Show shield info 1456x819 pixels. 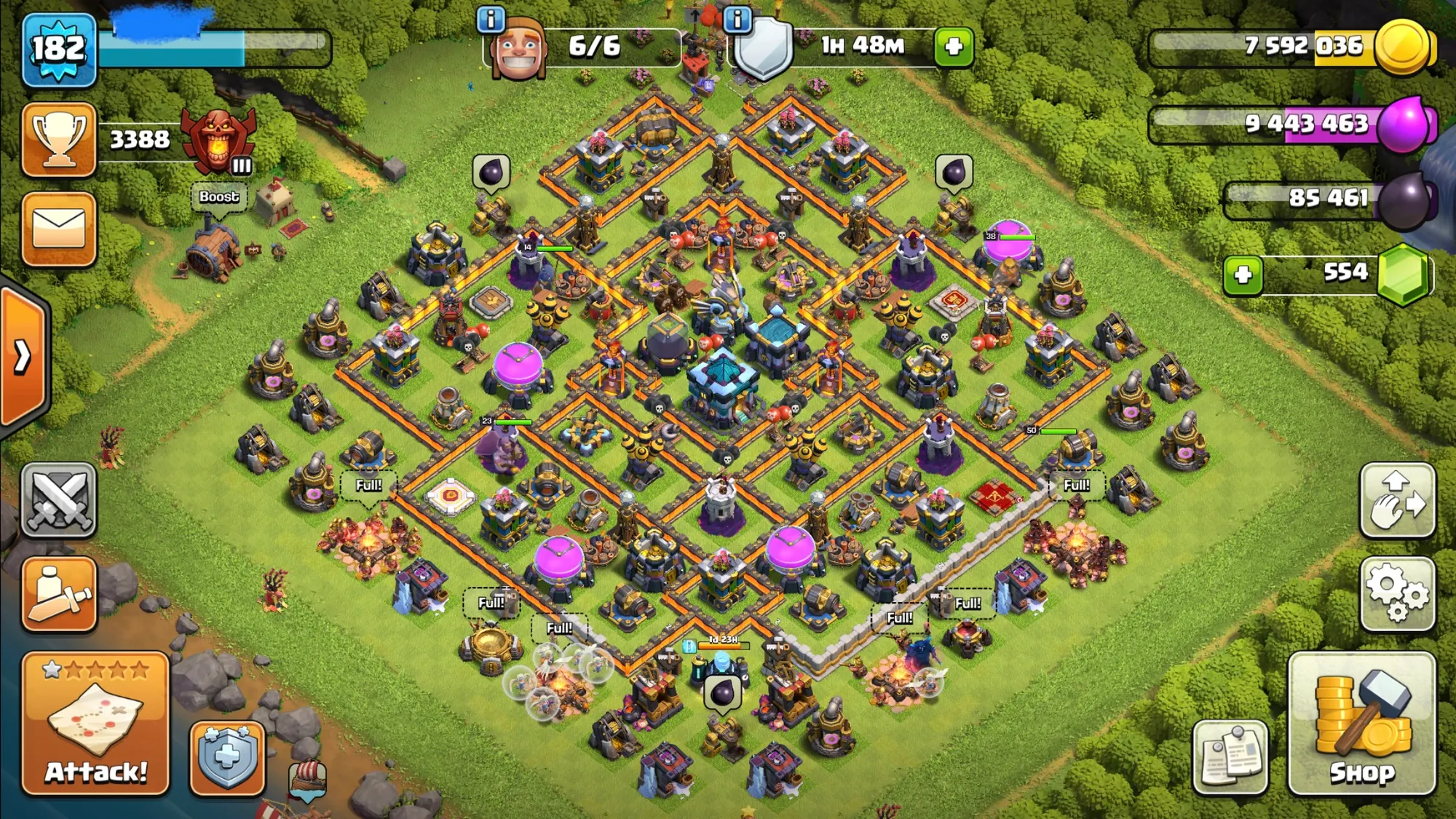click(x=737, y=20)
